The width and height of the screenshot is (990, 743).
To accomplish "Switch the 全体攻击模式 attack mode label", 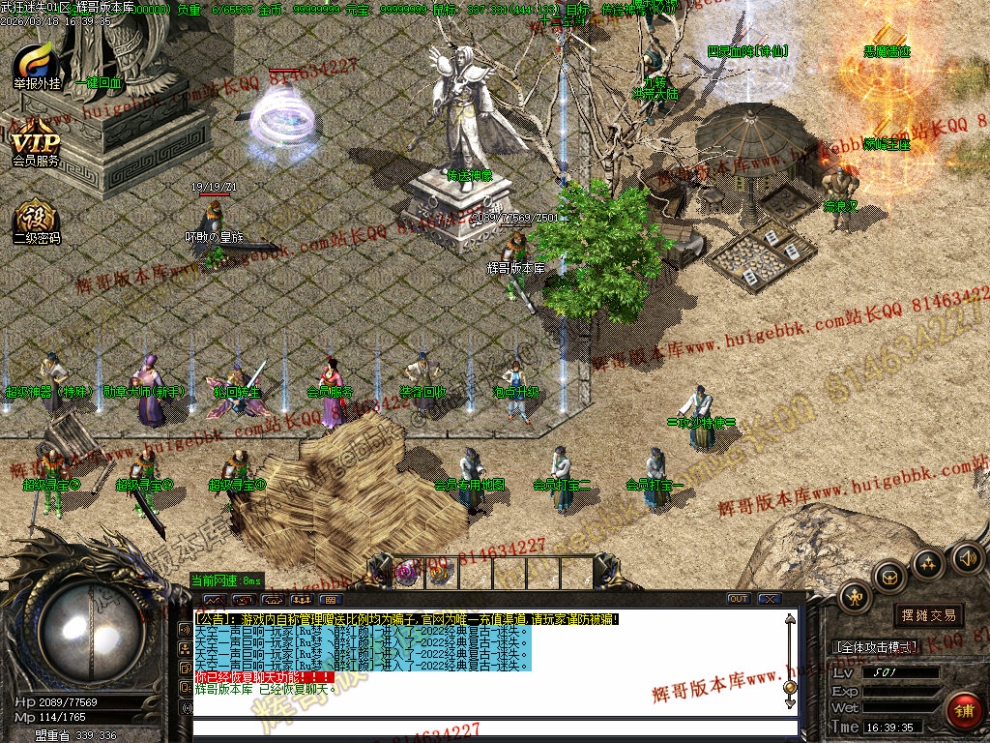I will [875, 648].
